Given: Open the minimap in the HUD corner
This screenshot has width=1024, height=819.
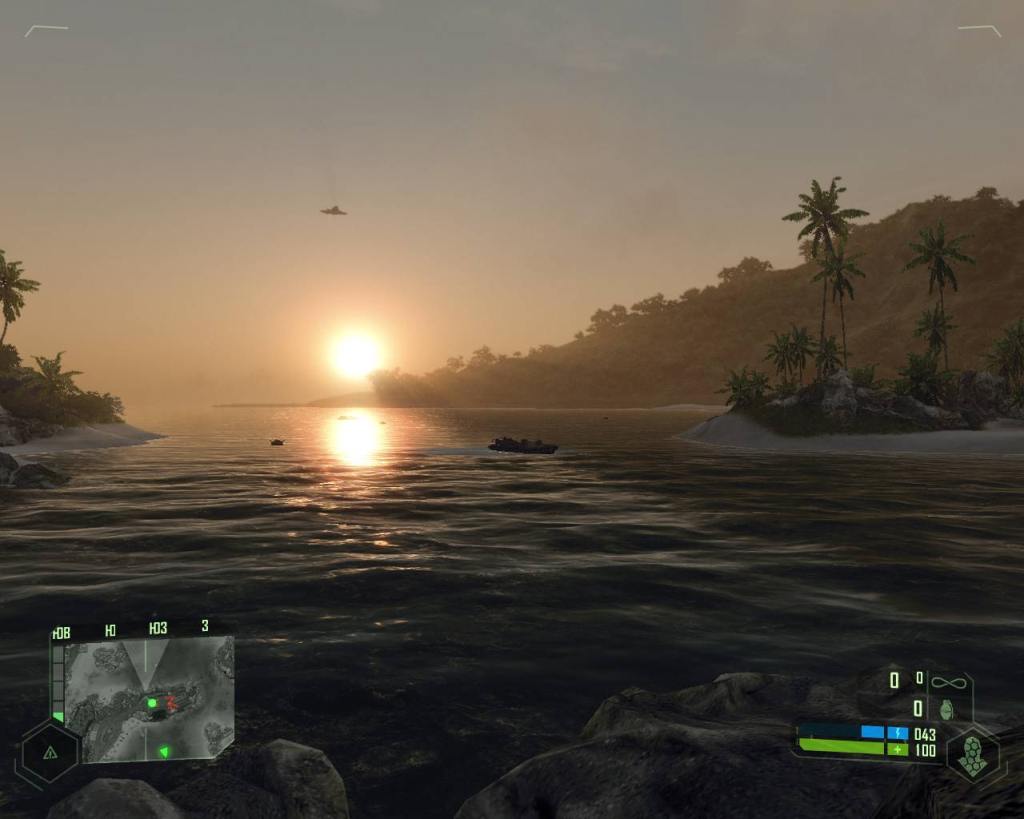Looking at the screenshot, I should 147,698.
